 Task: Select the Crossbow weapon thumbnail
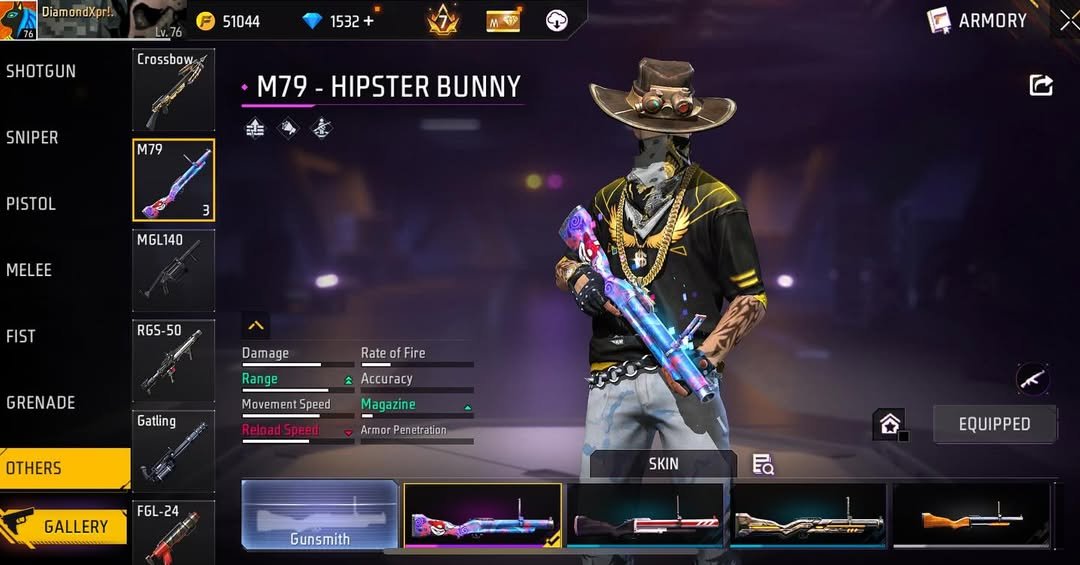[173, 90]
